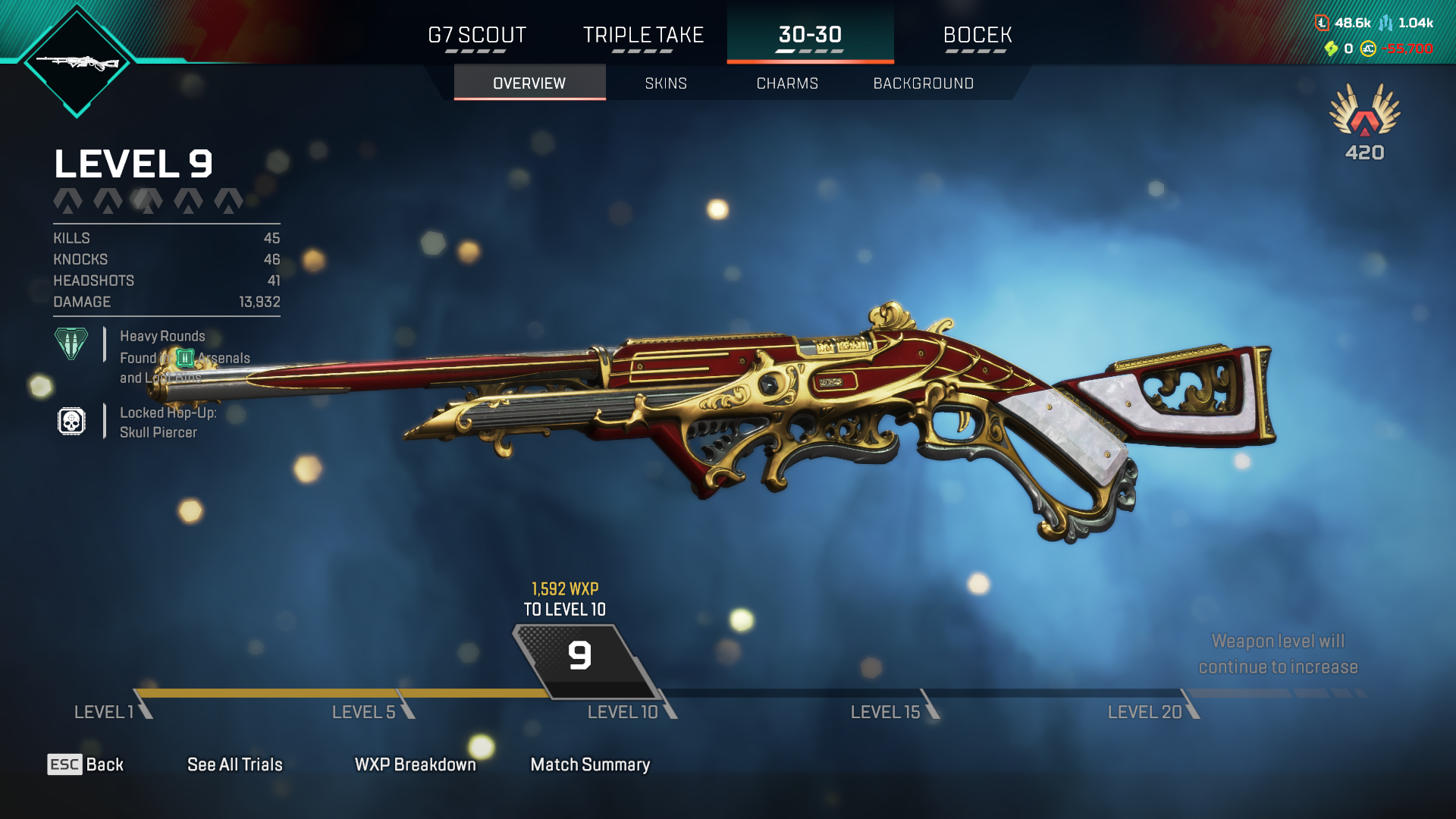Select the Level 20 milestone marker
1456x819 pixels.
pos(1145,712)
